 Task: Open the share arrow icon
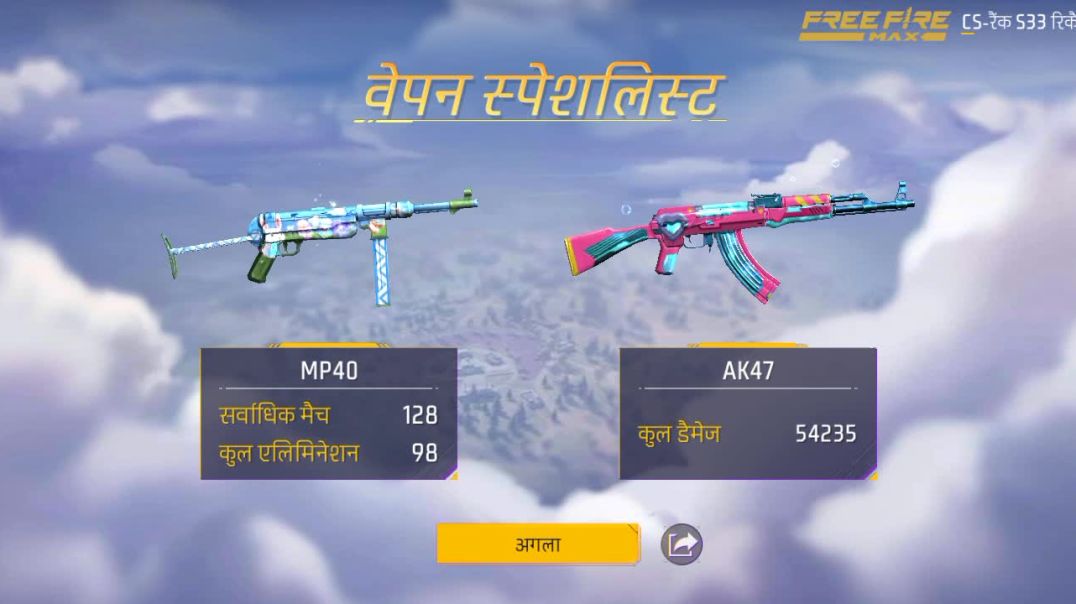click(x=682, y=544)
